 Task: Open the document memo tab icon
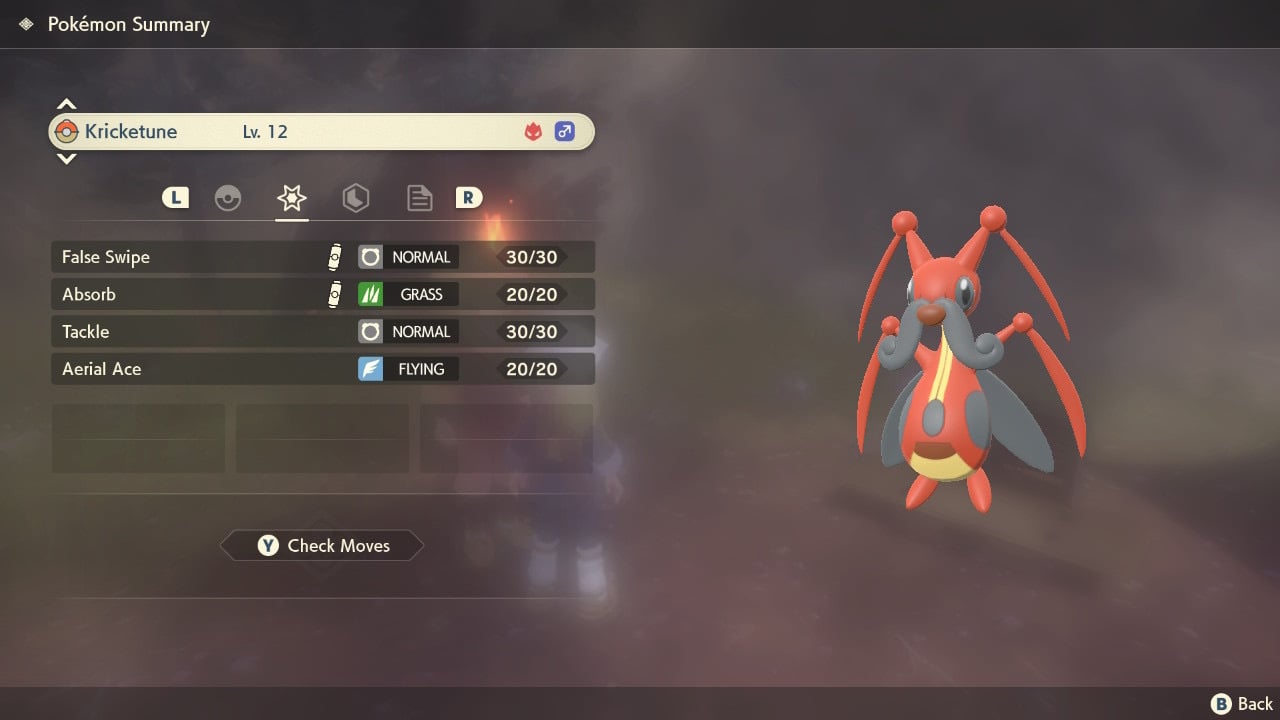click(x=419, y=198)
